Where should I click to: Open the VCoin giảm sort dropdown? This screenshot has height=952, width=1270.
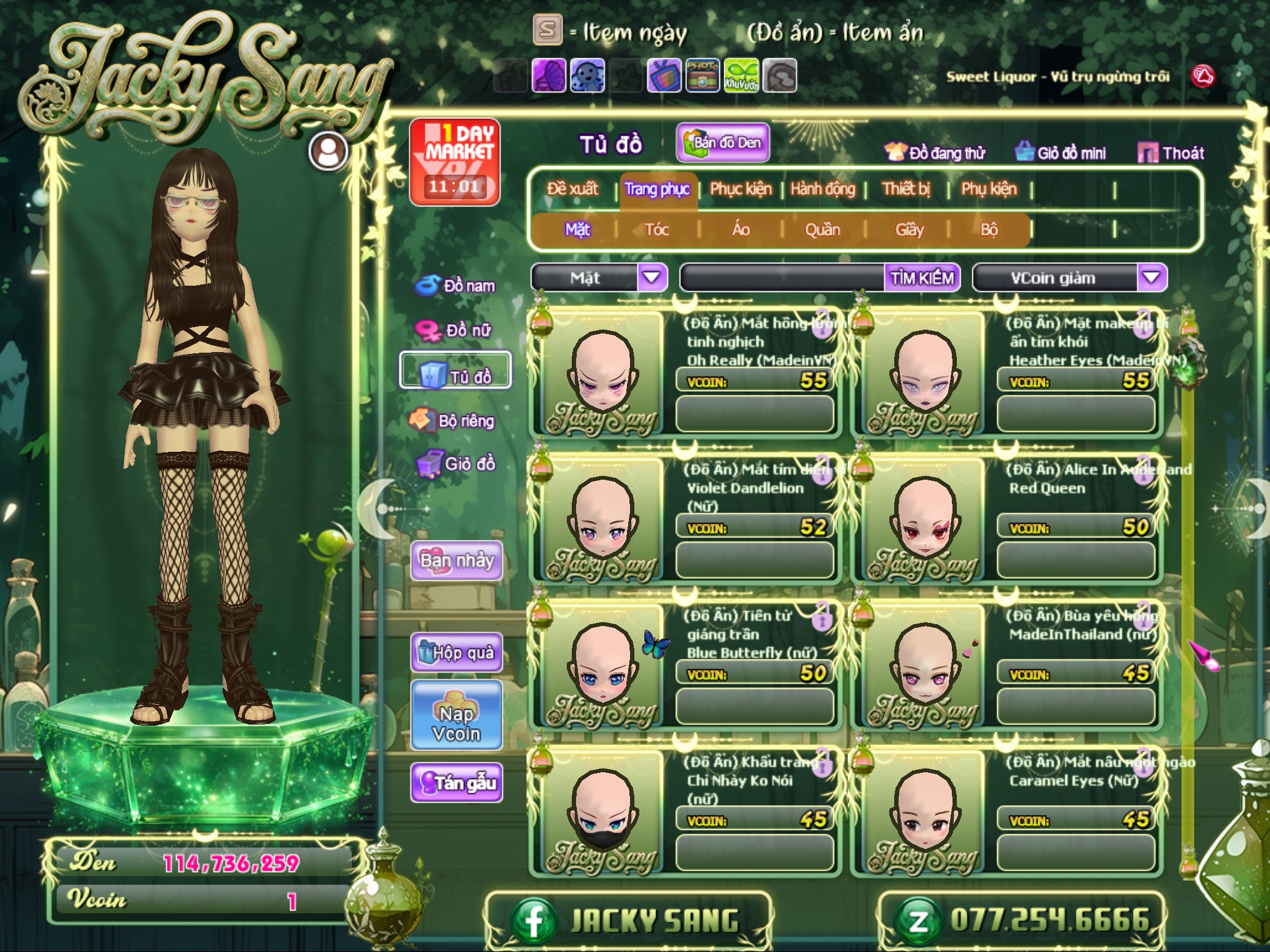tap(1151, 278)
